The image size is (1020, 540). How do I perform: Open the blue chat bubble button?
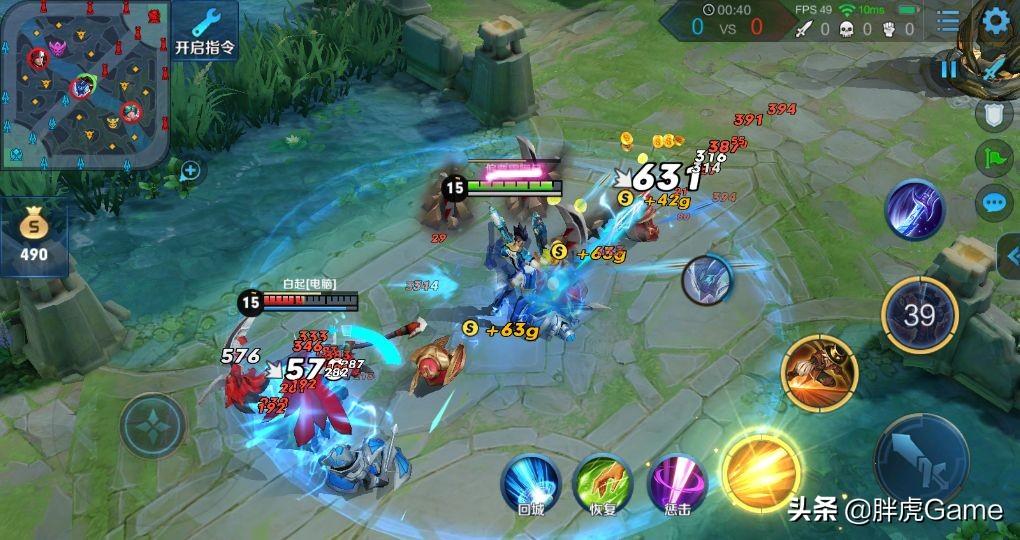point(993,202)
